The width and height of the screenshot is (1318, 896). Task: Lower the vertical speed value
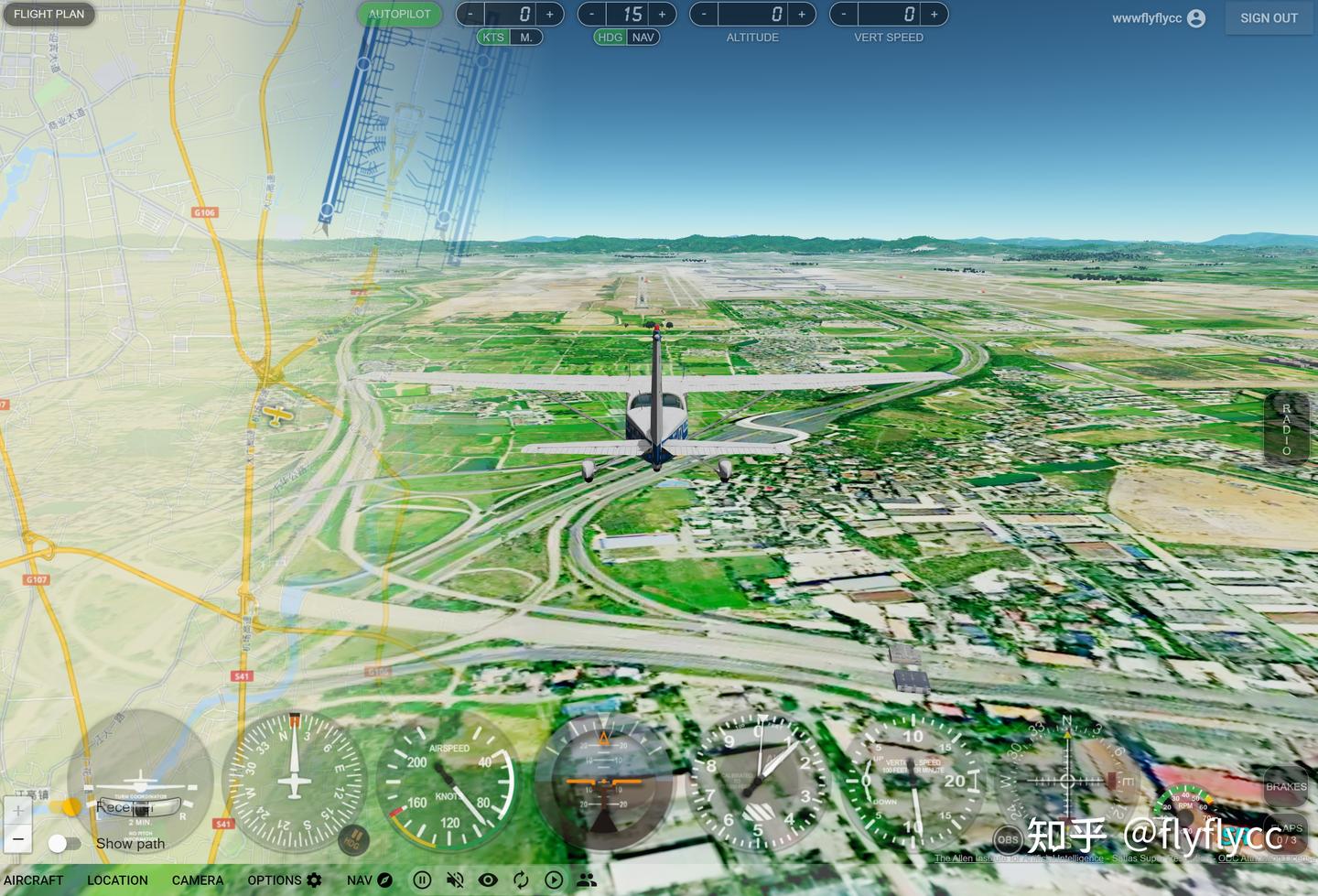point(844,14)
